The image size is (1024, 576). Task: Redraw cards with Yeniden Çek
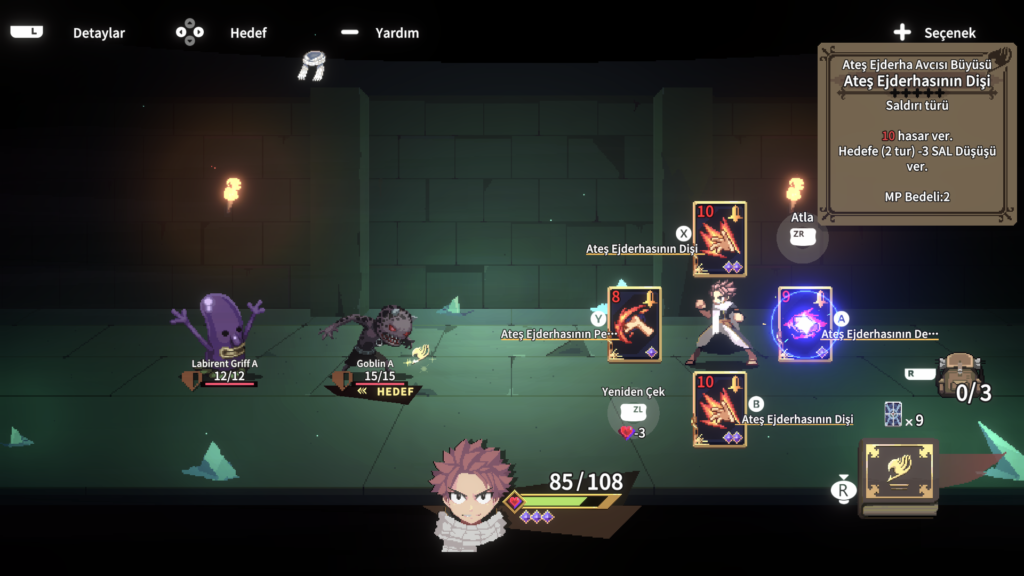(633, 411)
